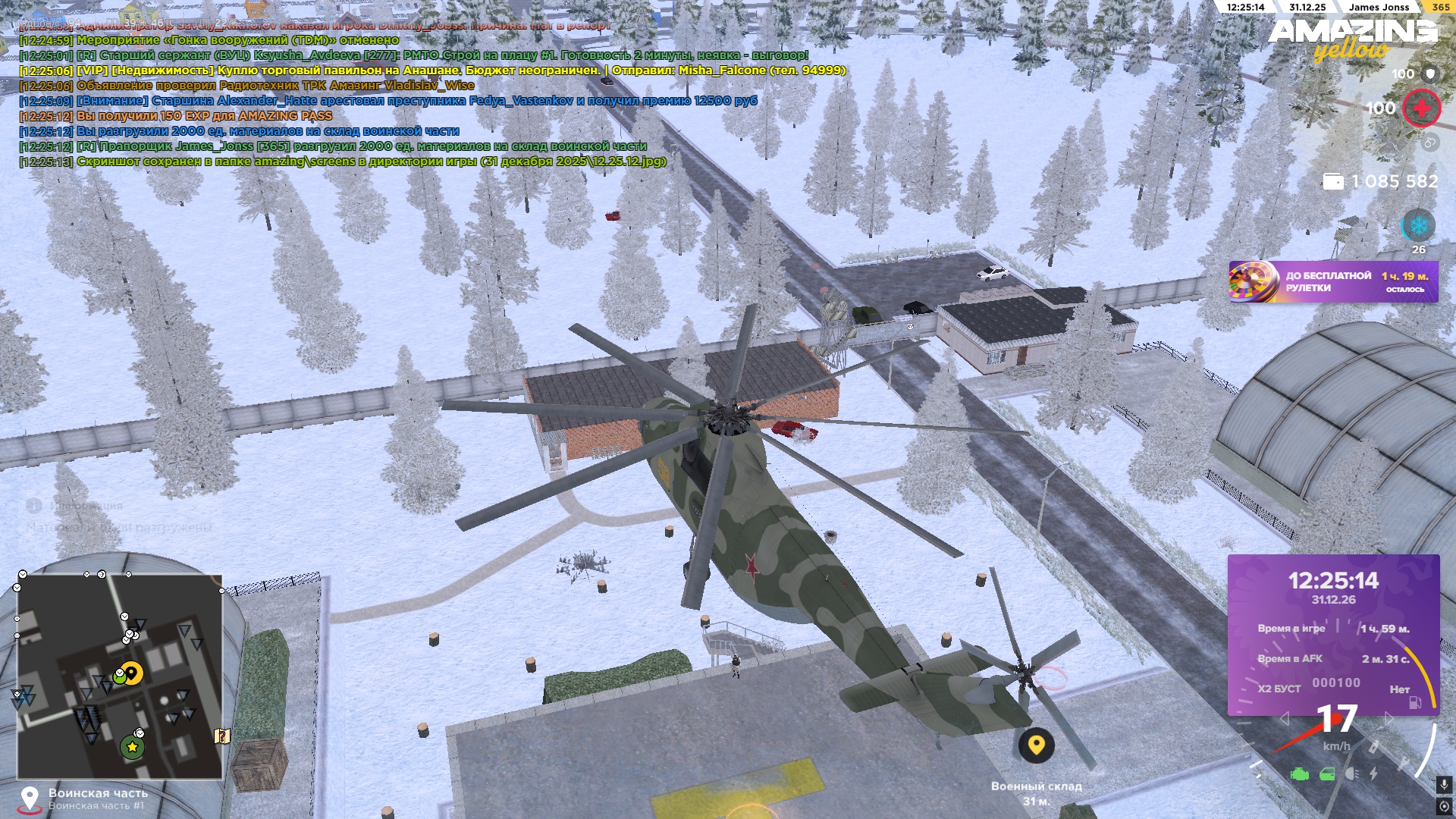Open the free roulette banner
Viewport: 1456px width, 819px height.
click(1332, 282)
